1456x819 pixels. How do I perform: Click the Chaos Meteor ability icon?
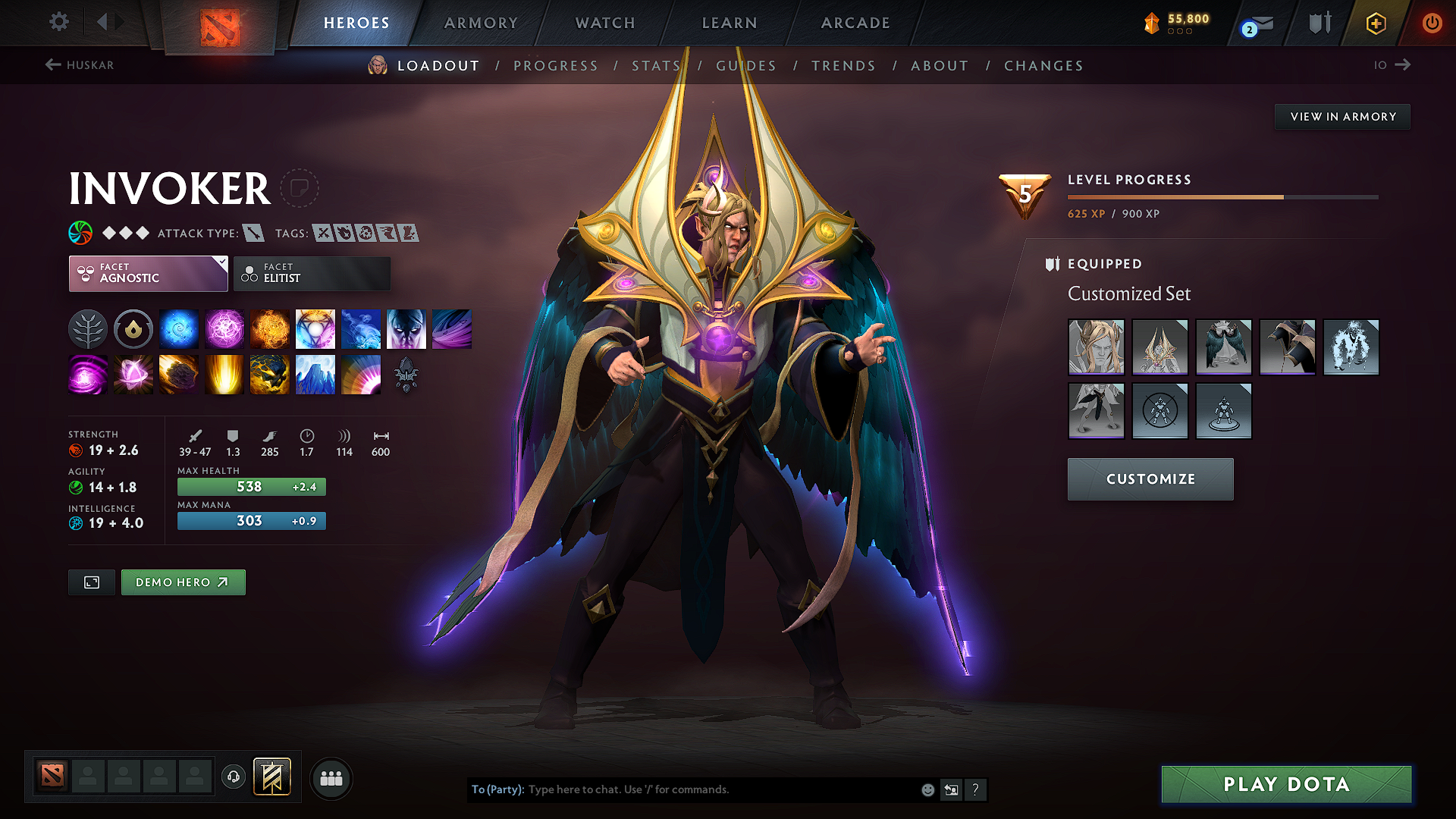(x=178, y=374)
